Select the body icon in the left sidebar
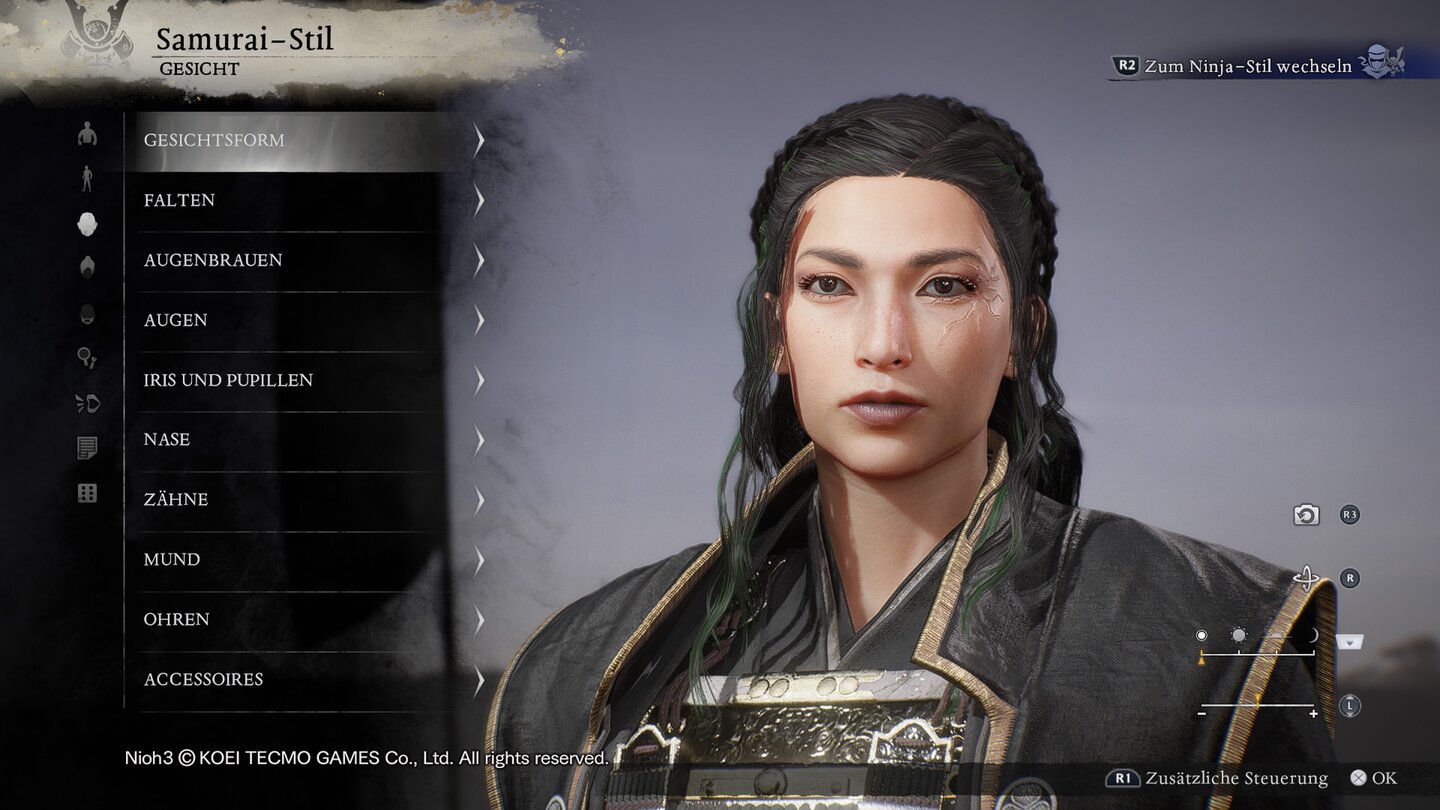This screenshot has width=1440, height=810. click(88, 135)
